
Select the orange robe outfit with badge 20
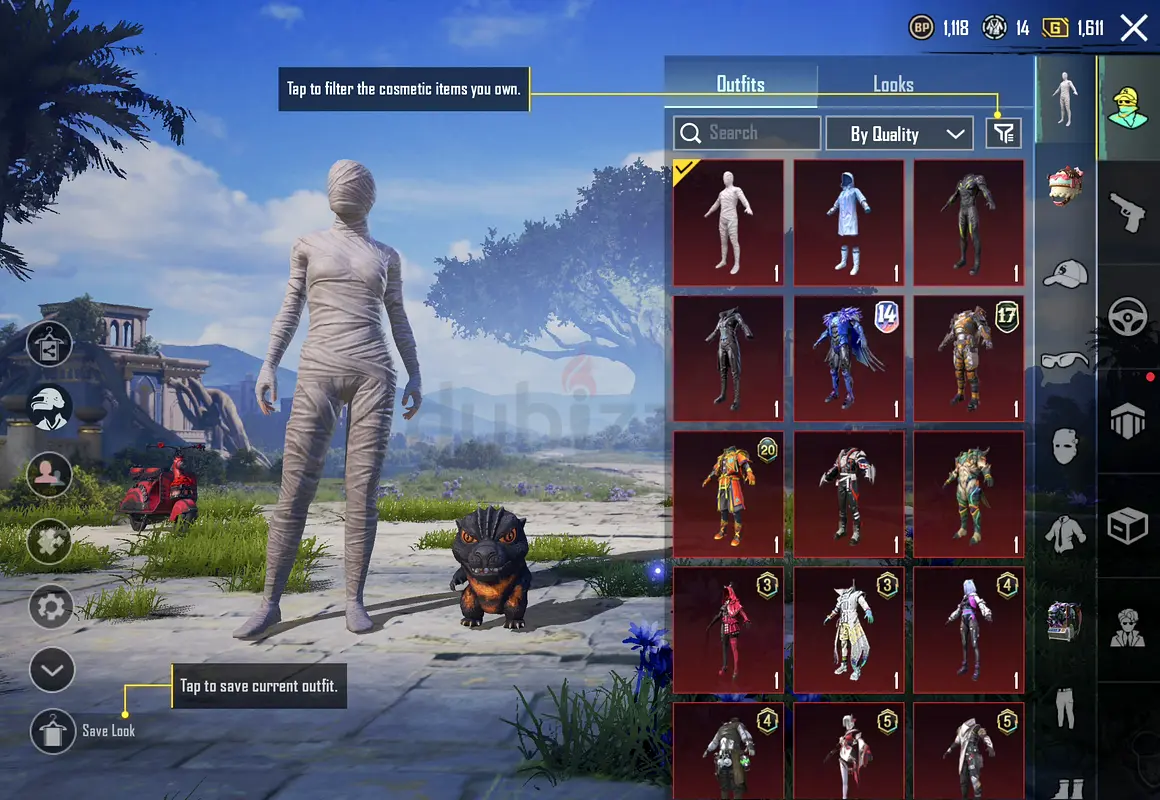(x=728, y=494)
